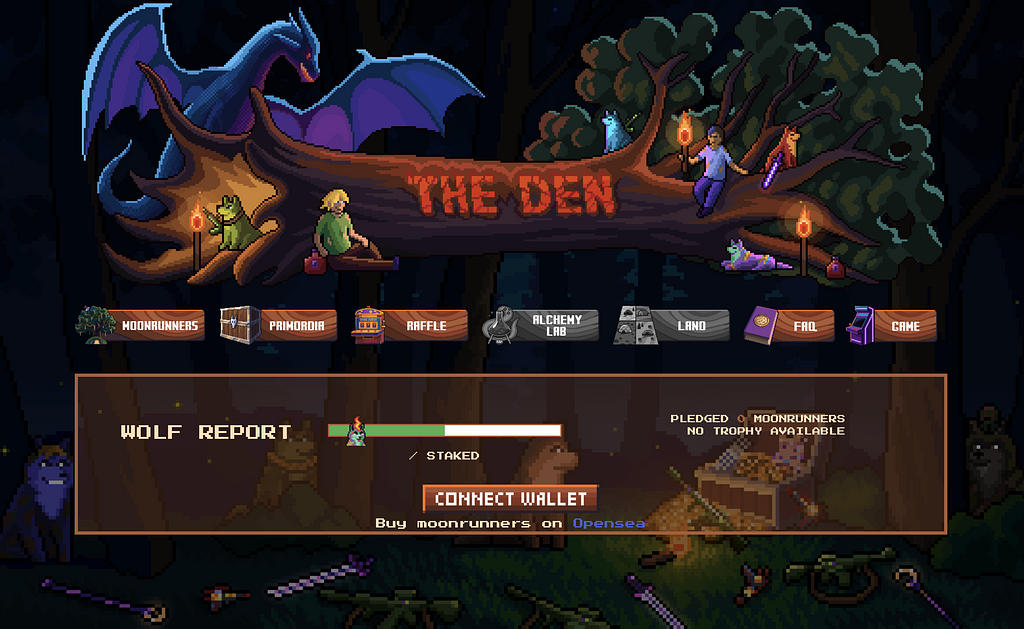Open the FAQ book button
The image size is (1024, 629).
coord(790,325)
